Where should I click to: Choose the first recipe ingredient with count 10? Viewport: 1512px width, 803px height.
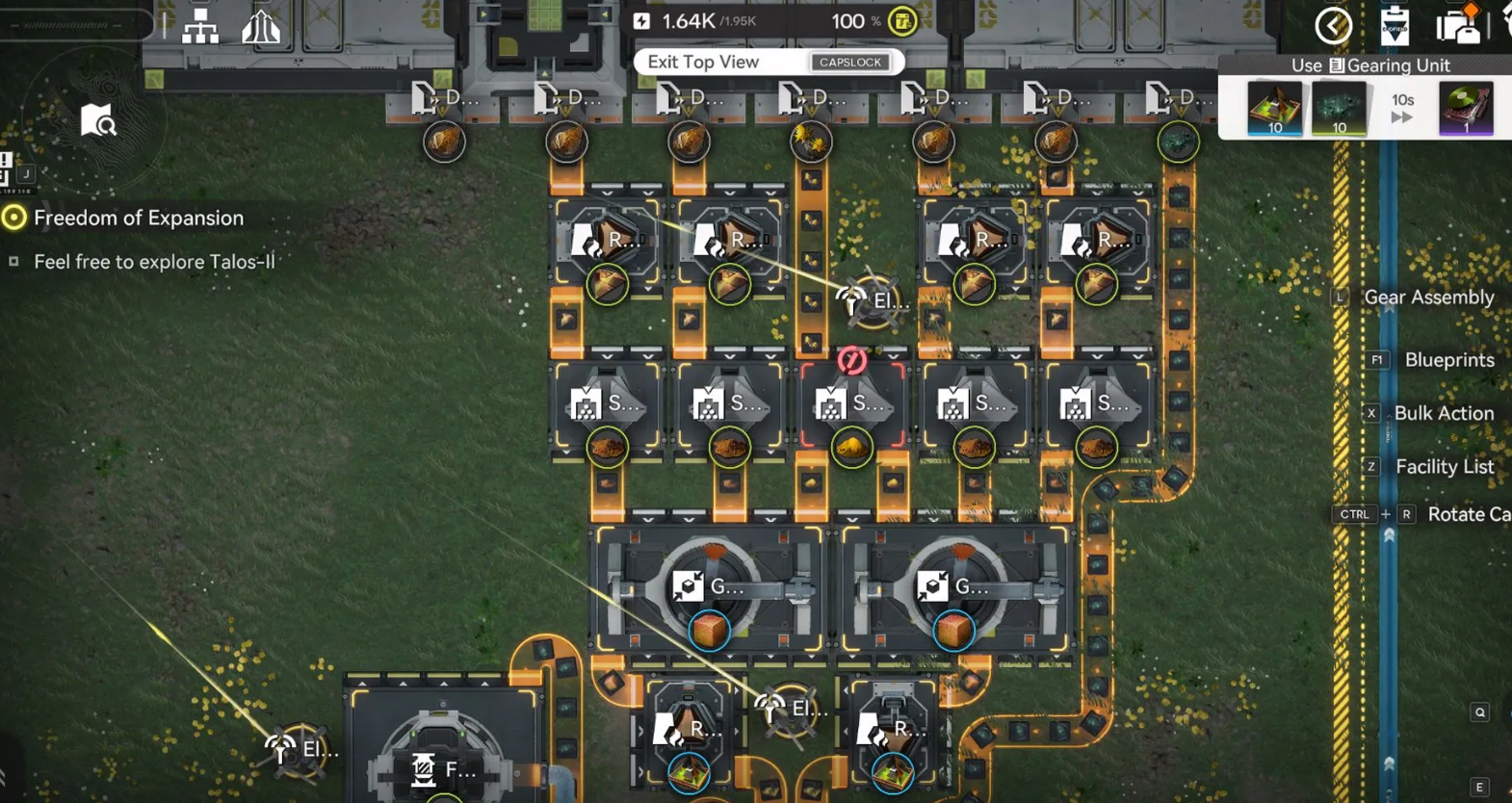point(1274,108)
